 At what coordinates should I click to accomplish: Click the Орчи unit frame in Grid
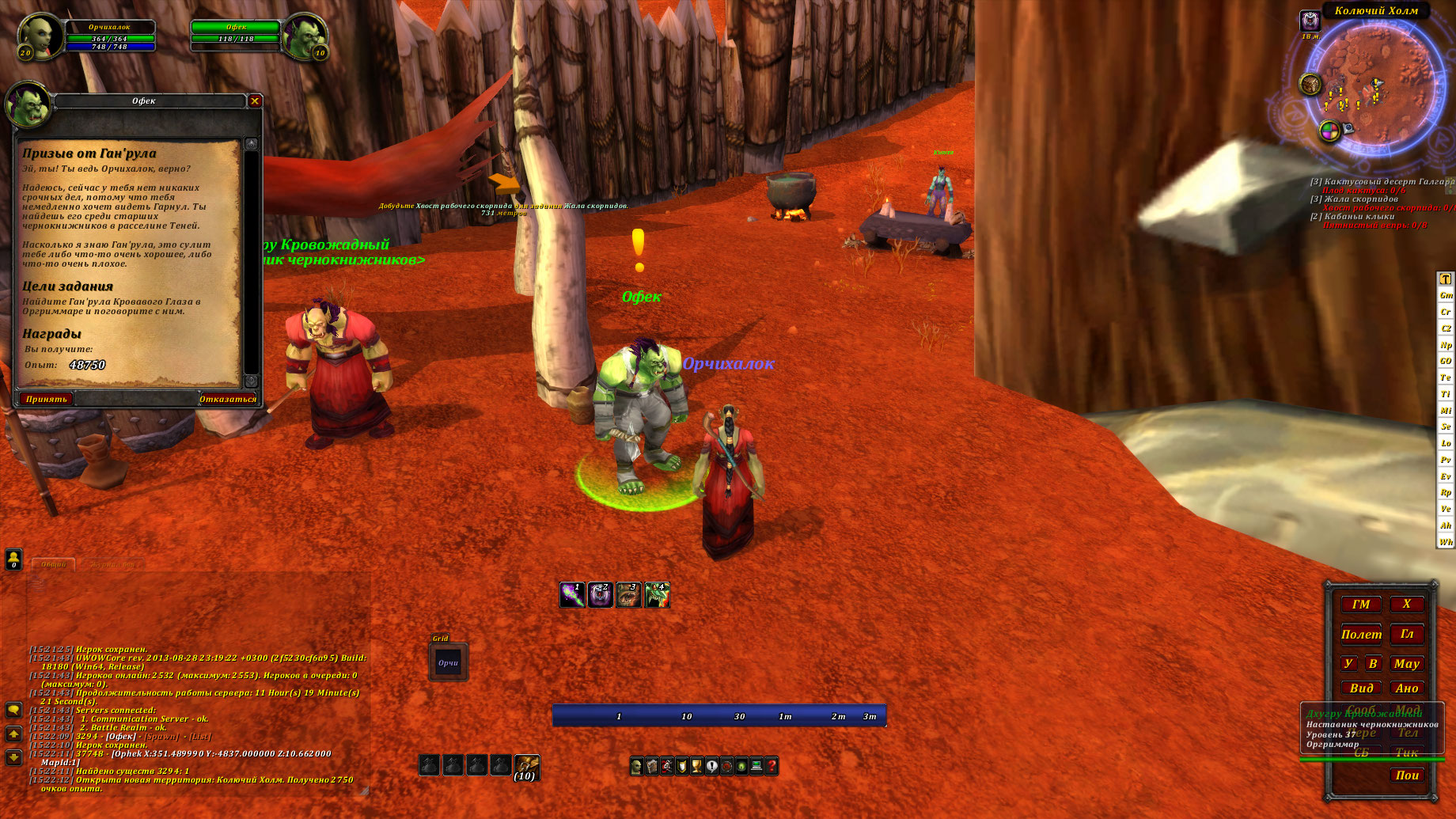tap(449, 663)
